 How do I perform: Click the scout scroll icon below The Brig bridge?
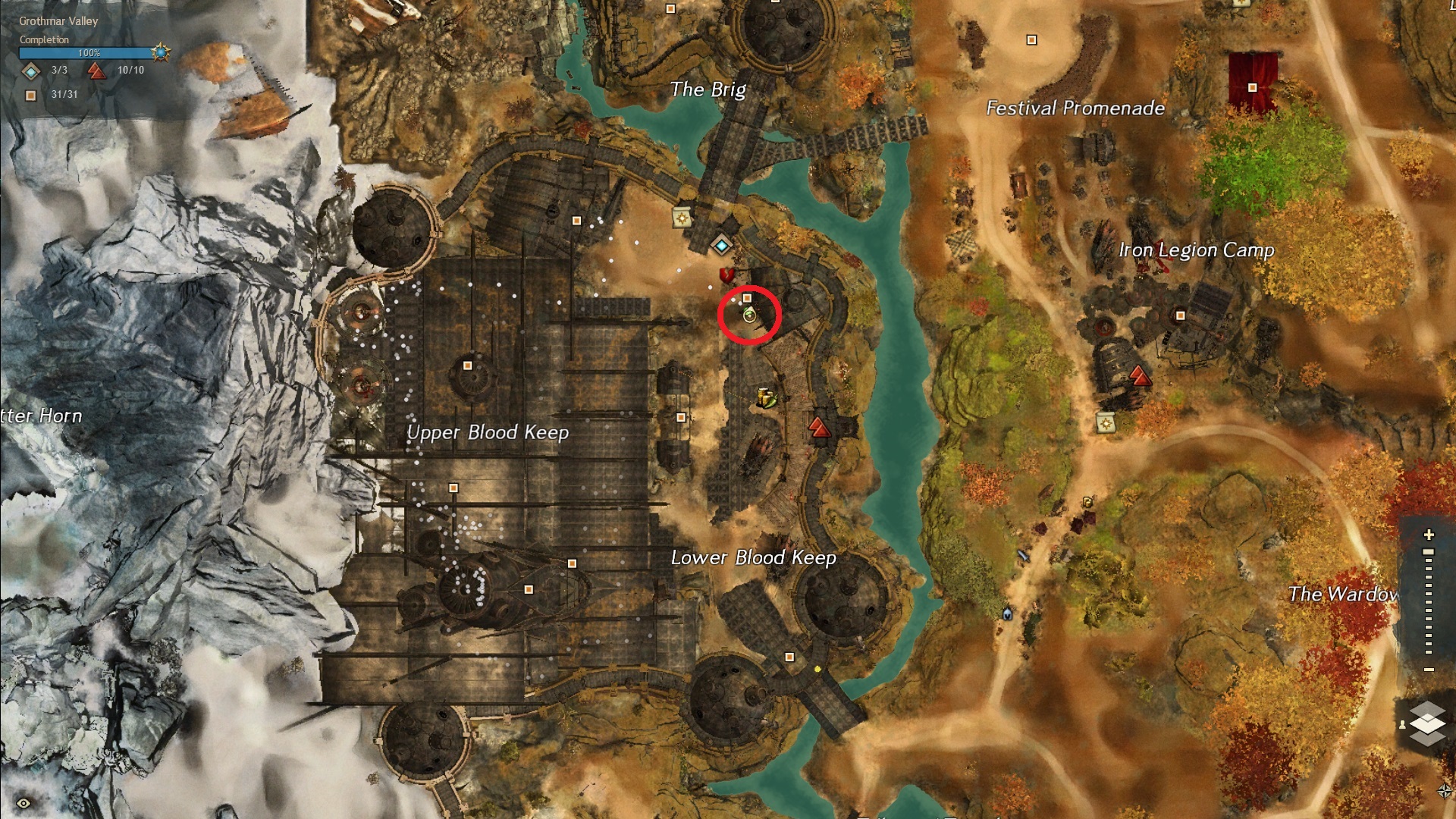pyautogui.click(x=682, y=218)
